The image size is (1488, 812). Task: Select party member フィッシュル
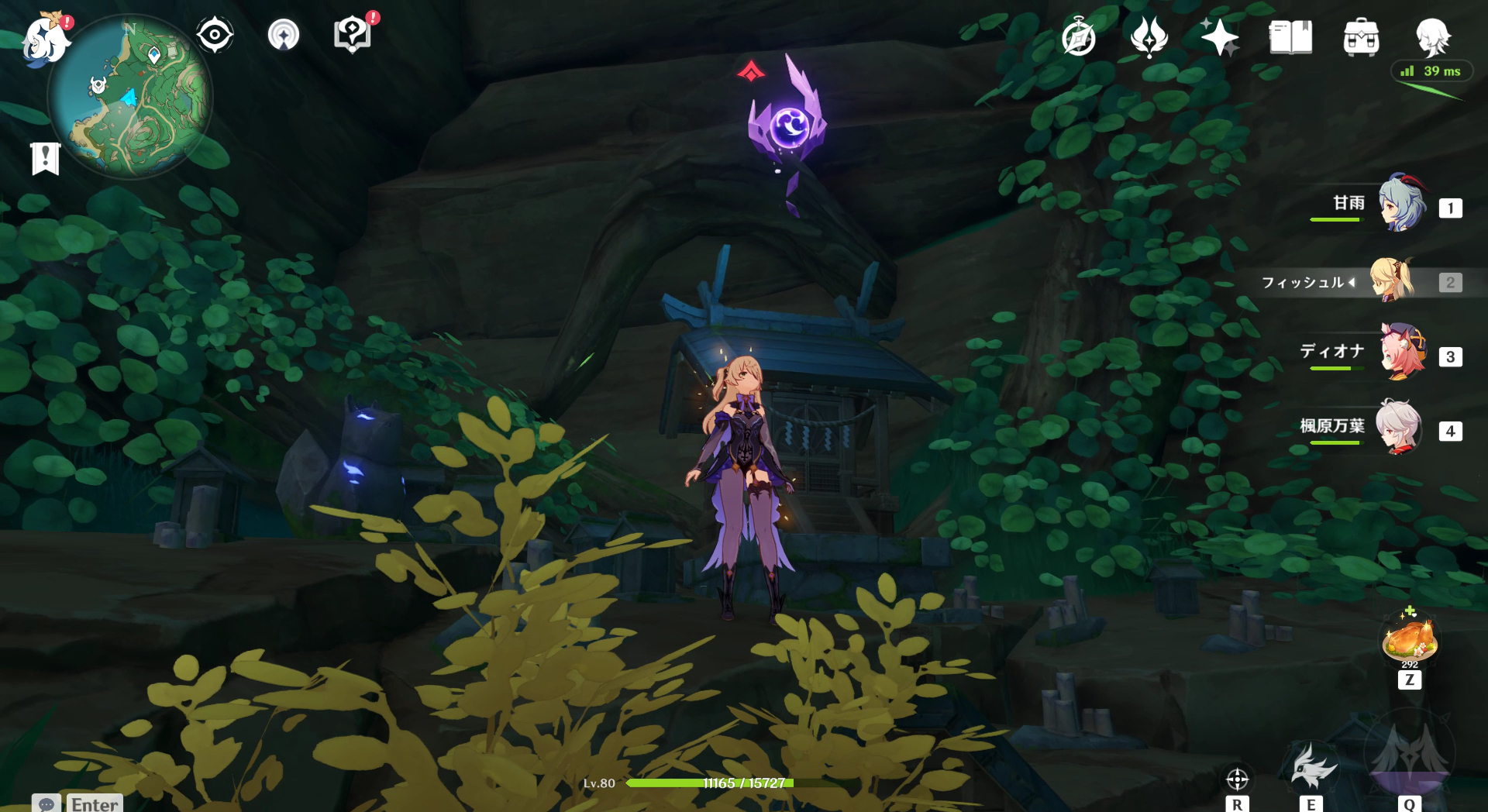click(1392, 280)
